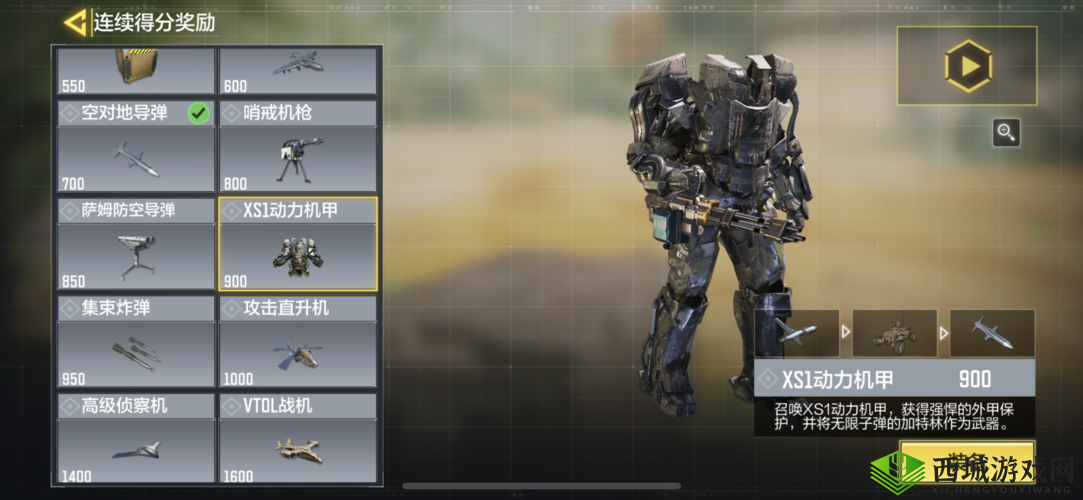The width and height of the screenshot is (1083, 500).
Task: Select the 600-point jet tile
Action: click(297, 71)
